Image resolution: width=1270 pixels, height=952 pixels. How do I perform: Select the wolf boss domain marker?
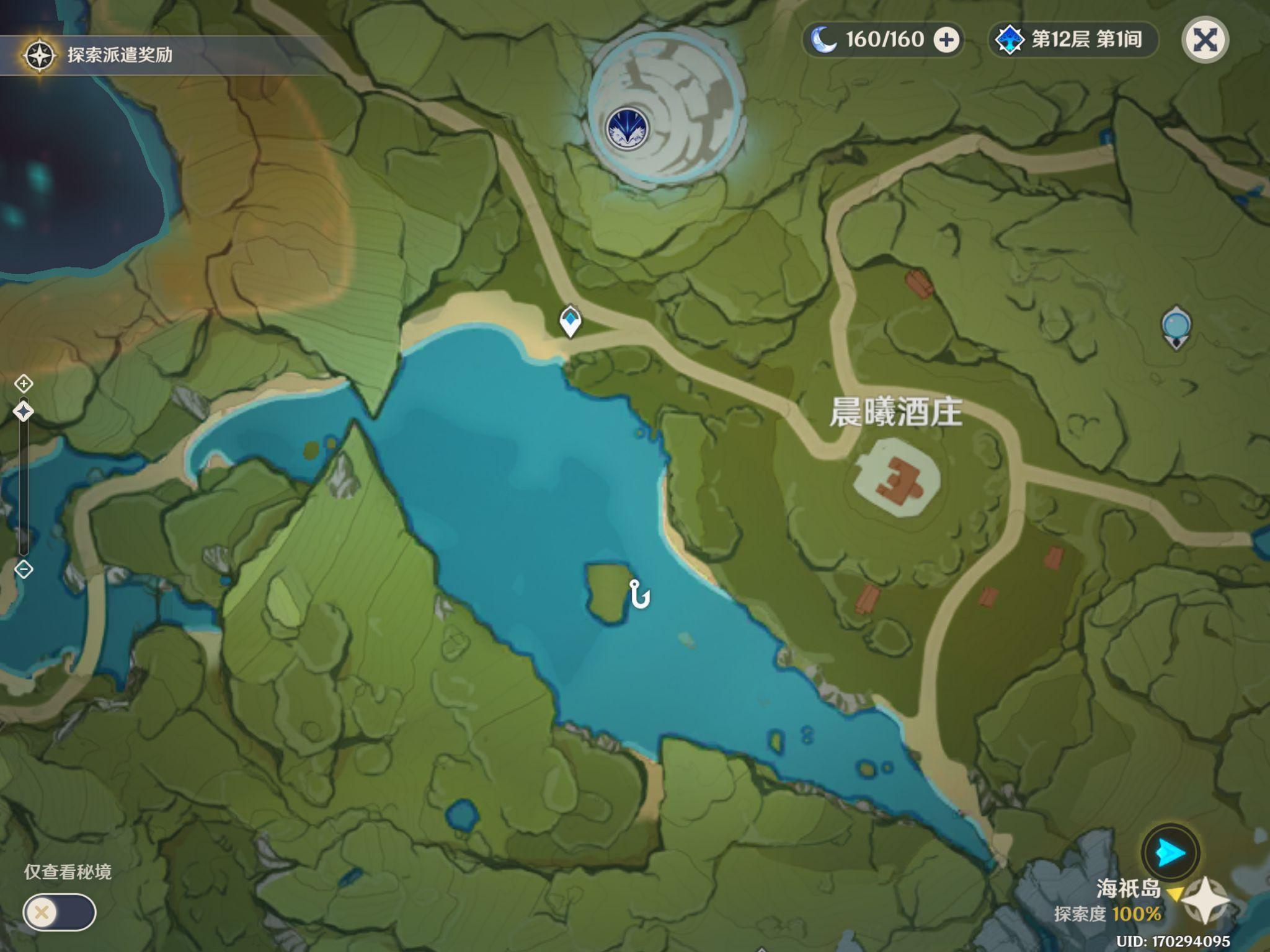click(627, 128)
